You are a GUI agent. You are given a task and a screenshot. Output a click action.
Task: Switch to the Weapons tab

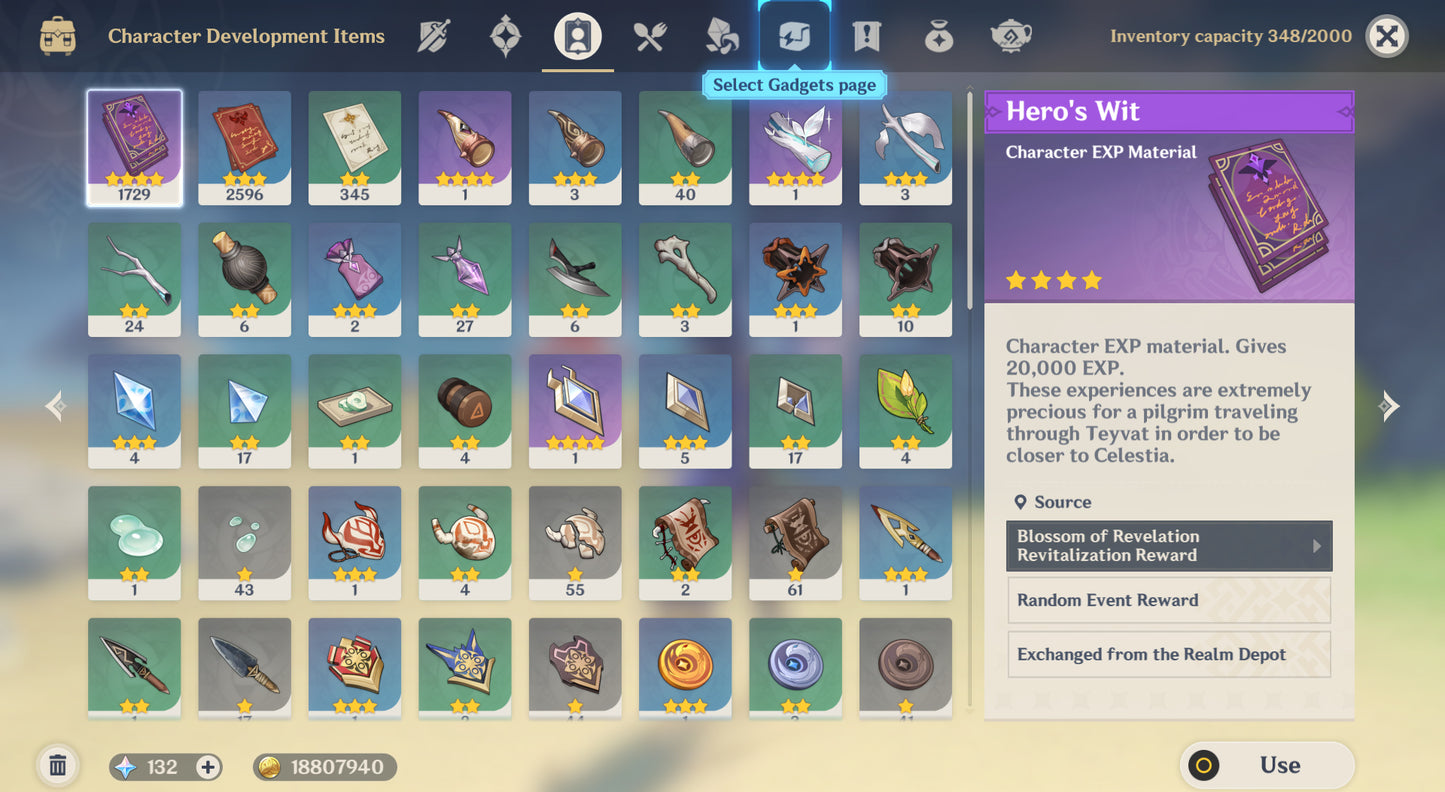[433, 37]
